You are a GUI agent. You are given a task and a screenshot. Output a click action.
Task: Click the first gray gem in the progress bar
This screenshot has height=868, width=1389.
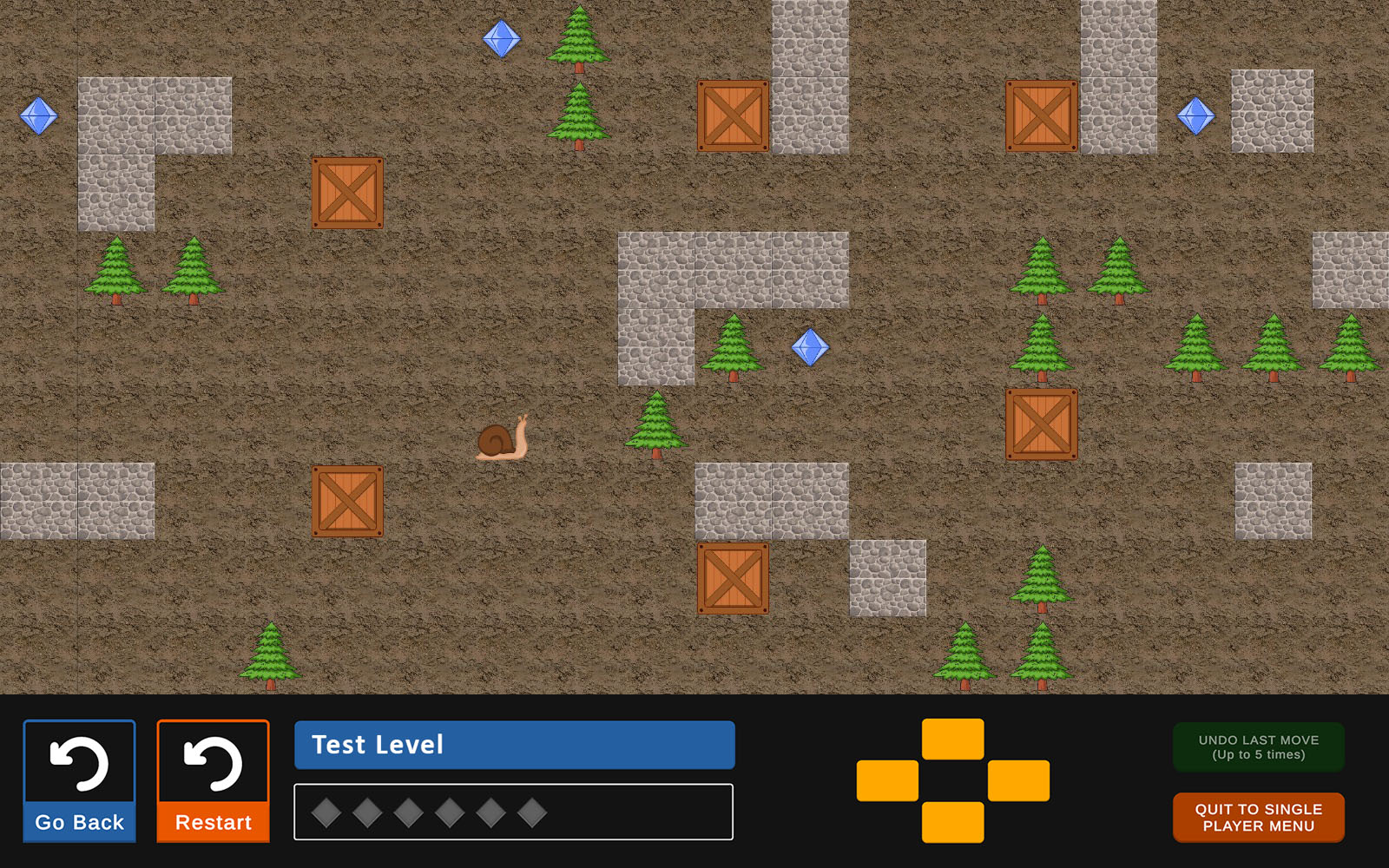pyautogui.click(x=328, y=812)
